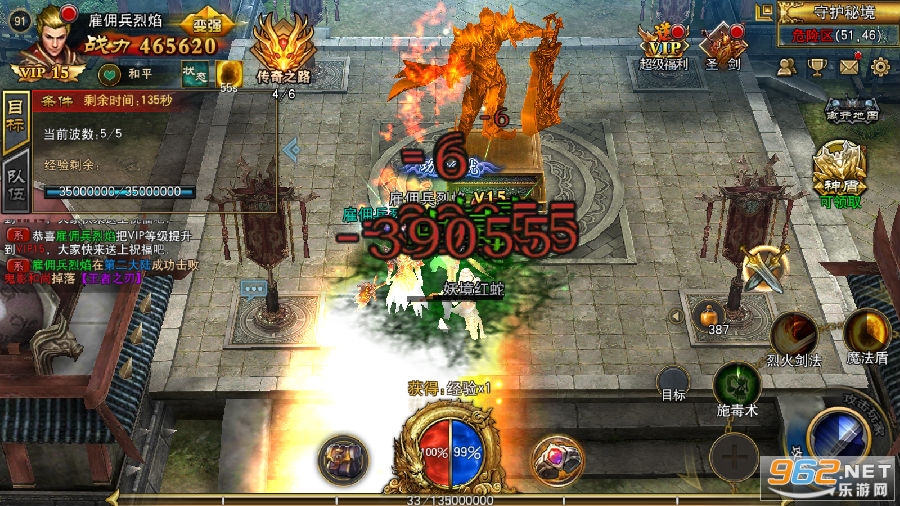
Task: Open the friends list icon
Action: (x=787, y=67)
